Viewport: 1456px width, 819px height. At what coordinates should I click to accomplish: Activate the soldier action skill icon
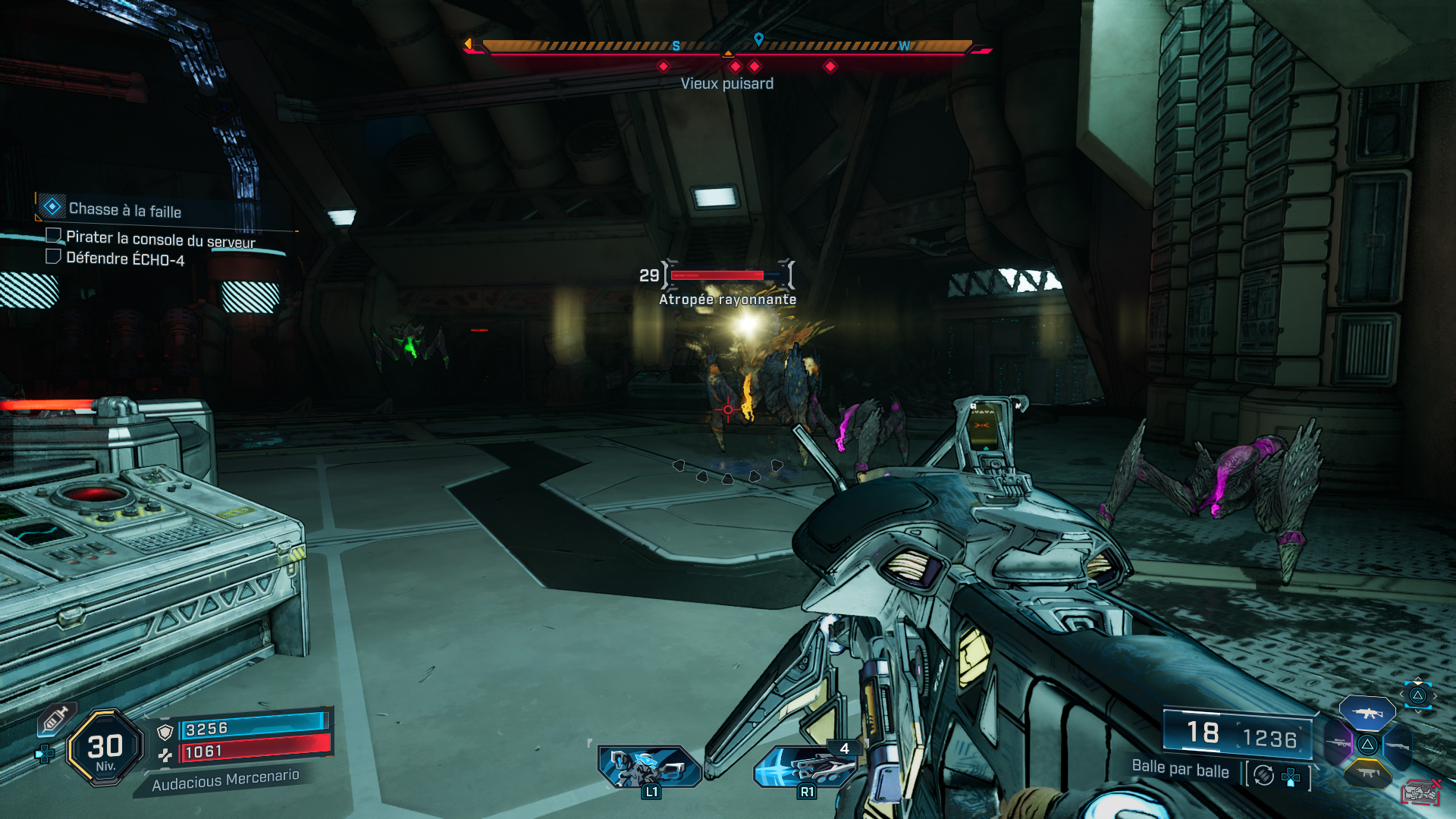coord(650,767)
